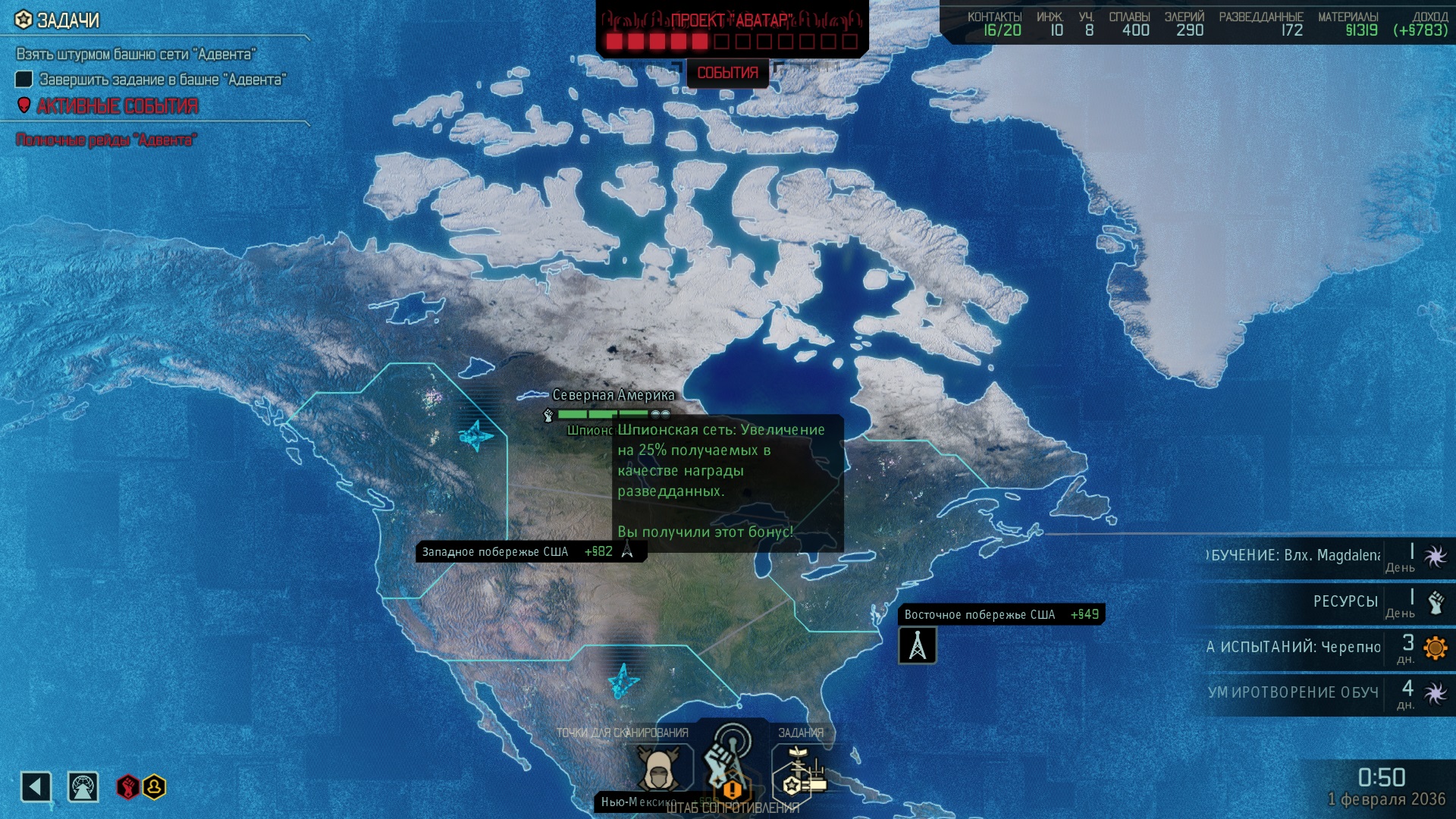1456x819 pixels.
Task: Select the Восточное побережье США region label
Action: point(979,614)
